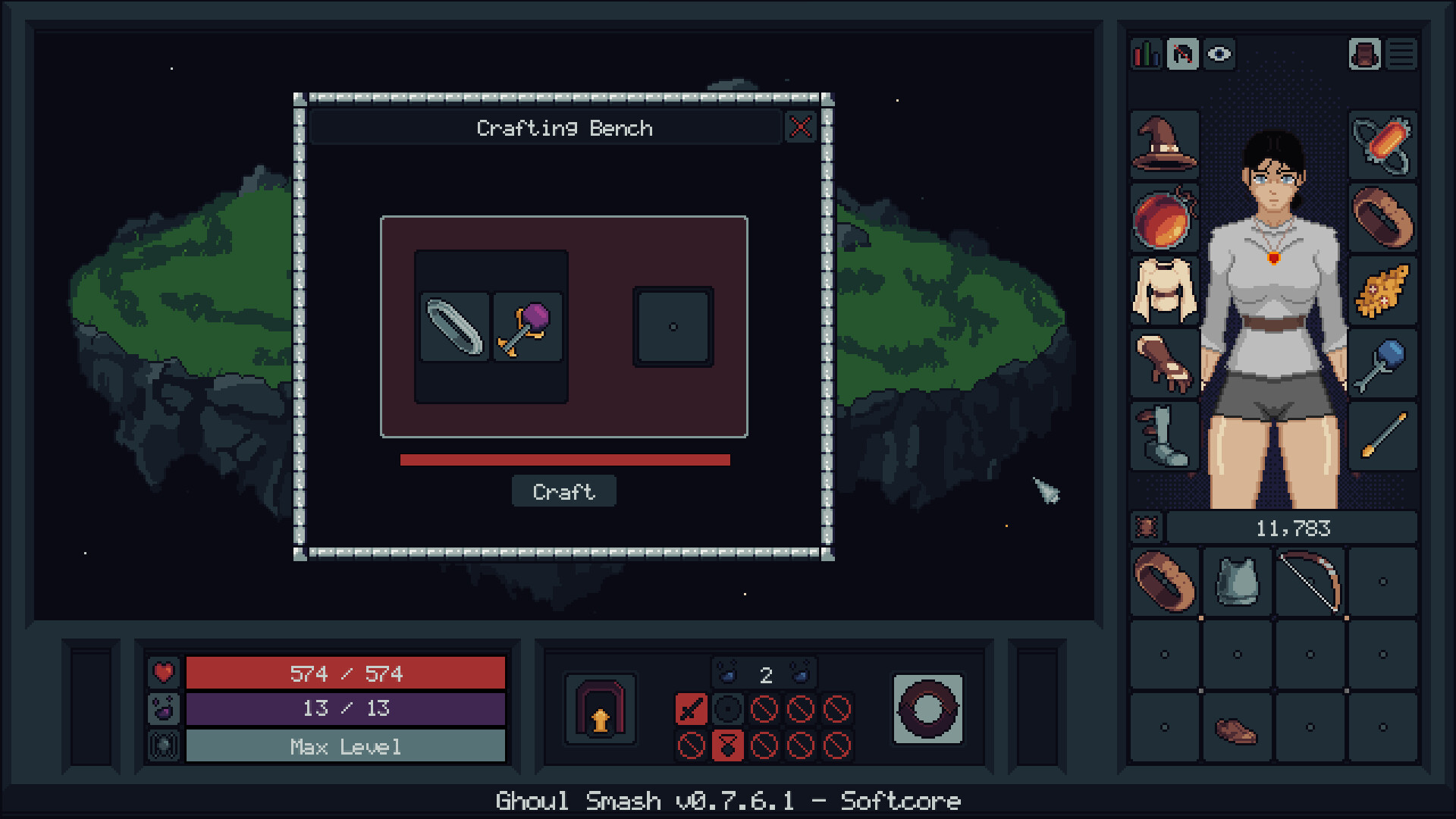The height and width of the screenshot is (819, 1456).
Task: Click the crafting progress bar
Action: (x=564, y=458)
